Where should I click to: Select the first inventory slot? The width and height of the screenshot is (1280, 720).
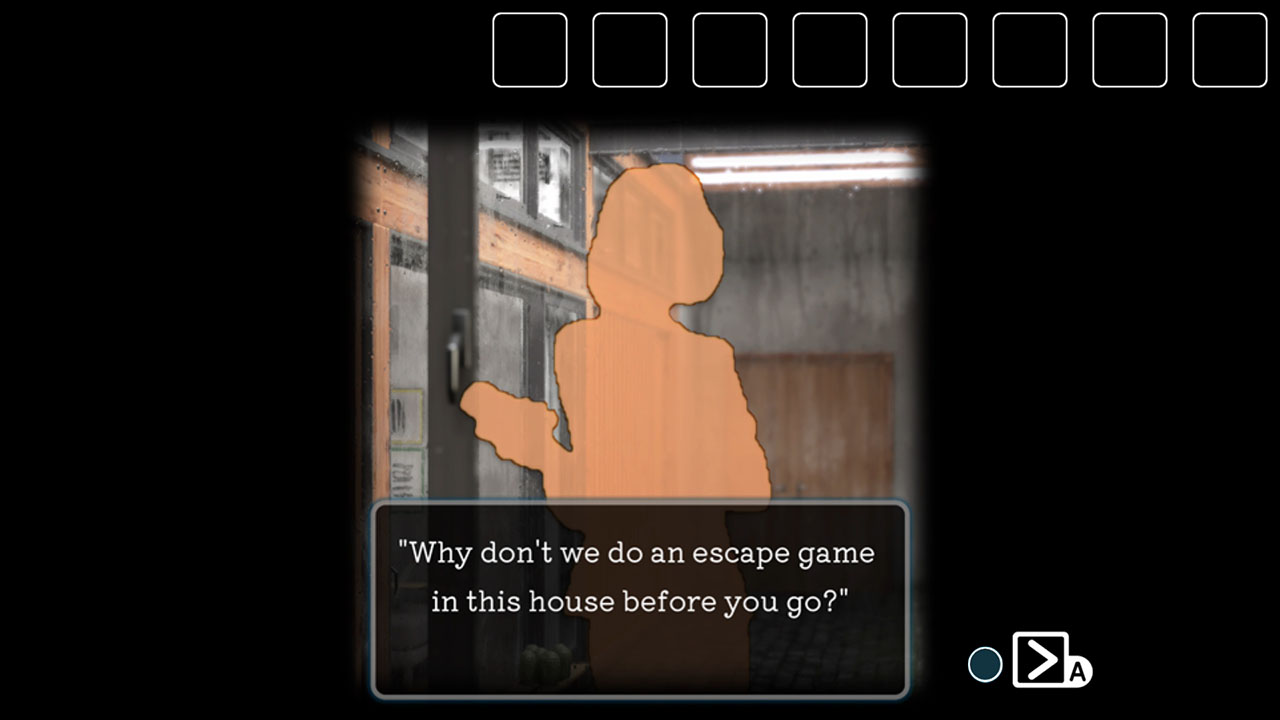point(529,50)
